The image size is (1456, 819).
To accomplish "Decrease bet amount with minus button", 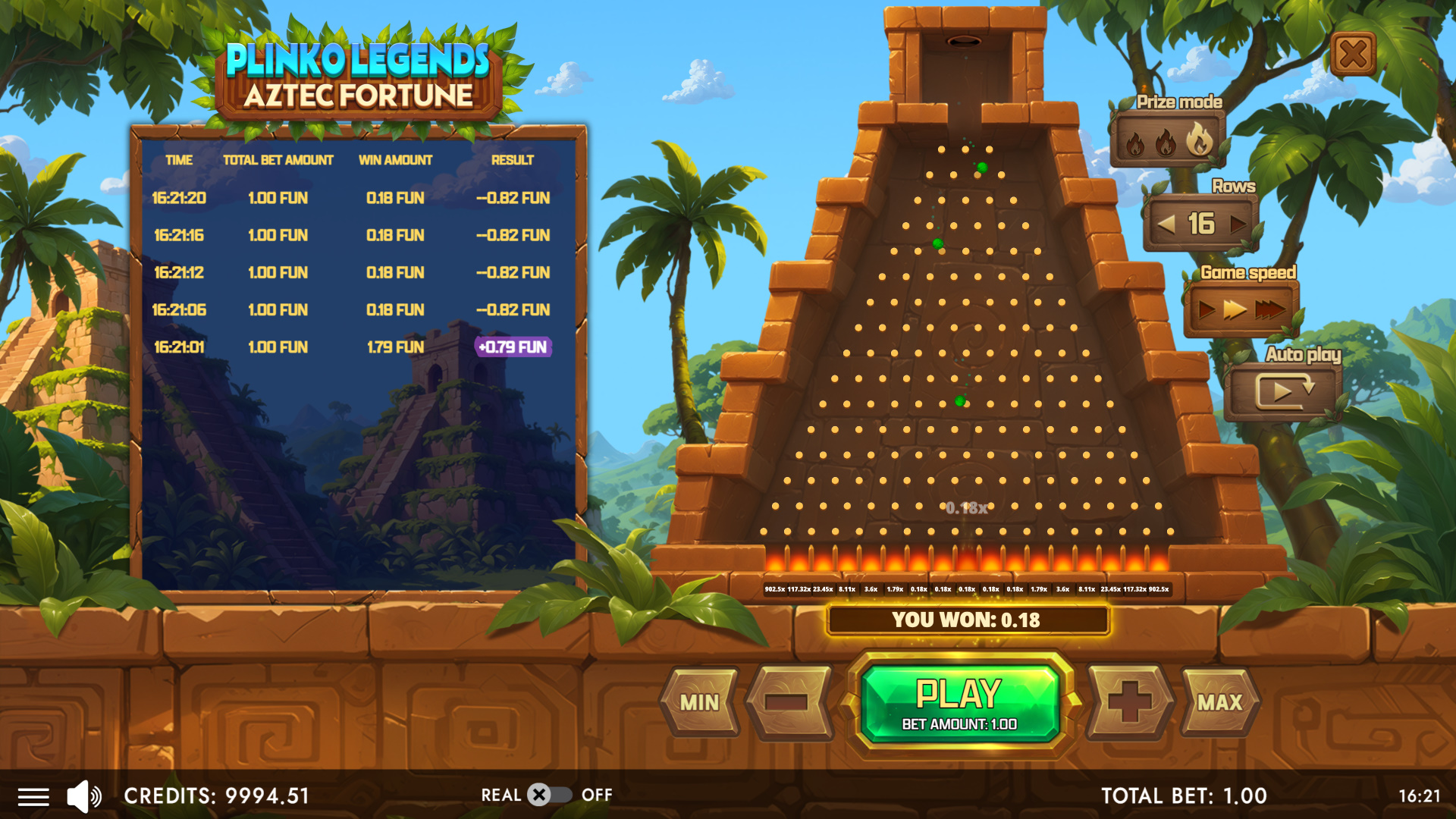I will click(787, 703).
